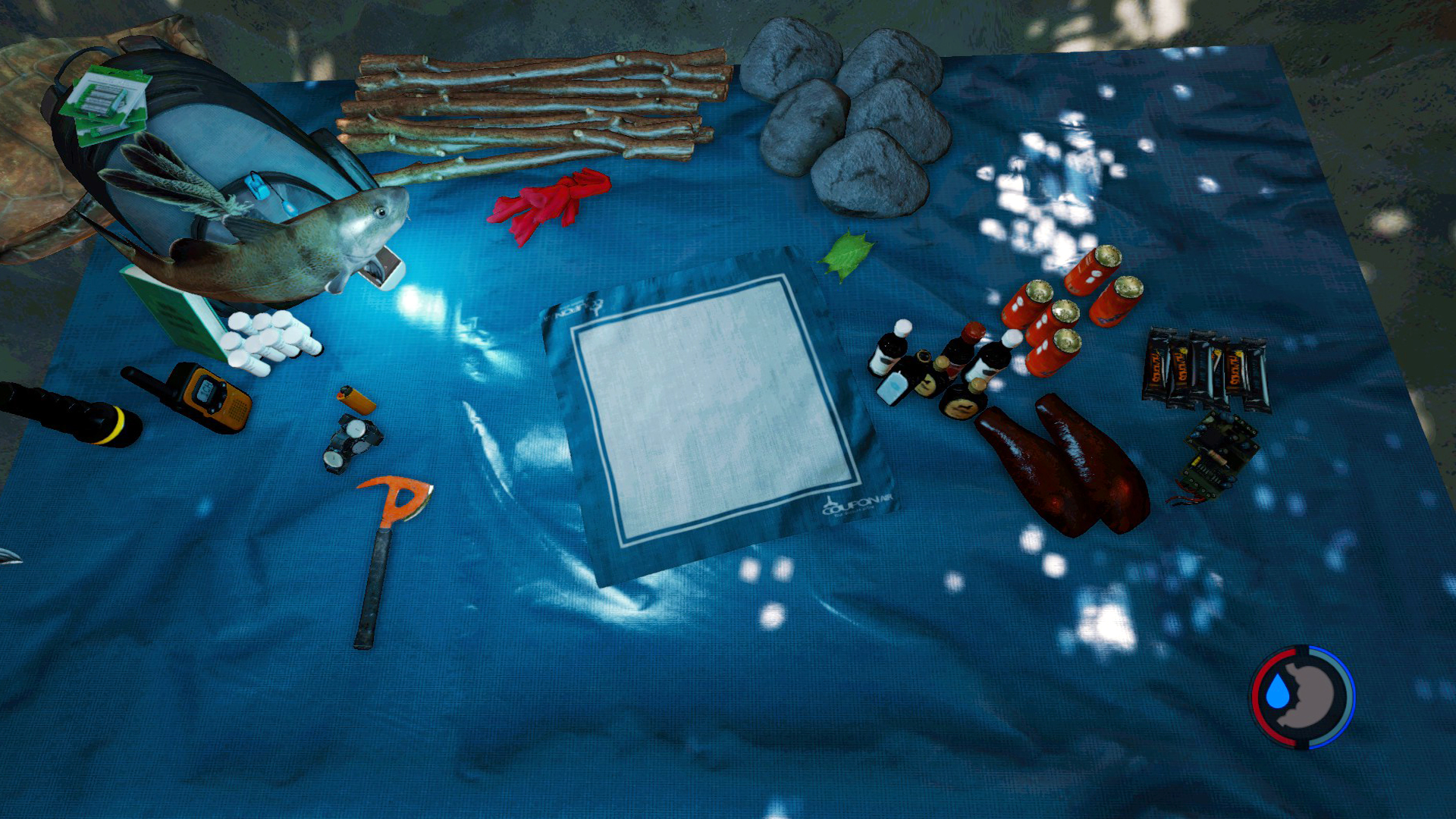
Task: Select the bundle of sticks
Action: point(531,106)
